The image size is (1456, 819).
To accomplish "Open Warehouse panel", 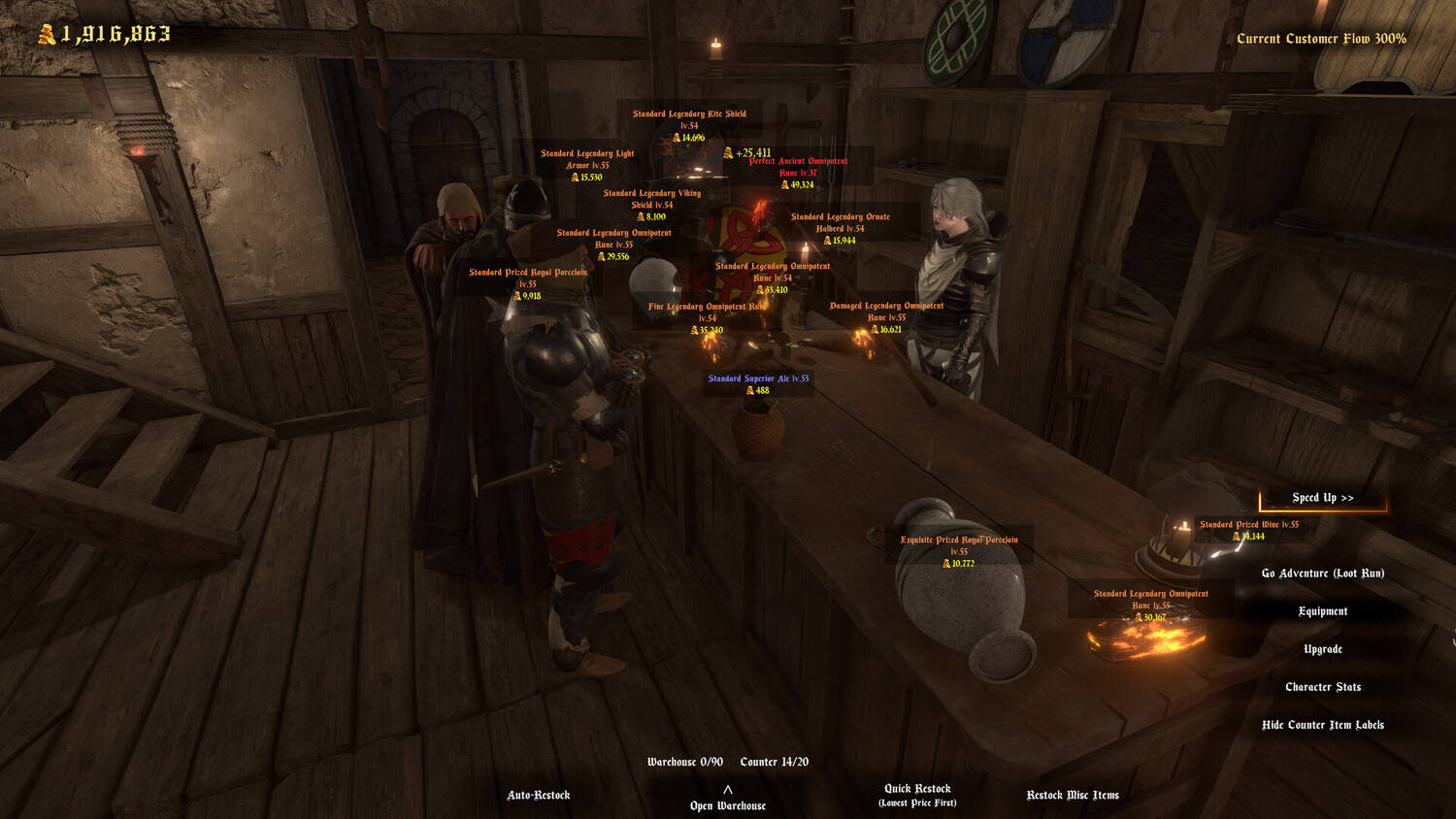I will [x=727, y=801].
